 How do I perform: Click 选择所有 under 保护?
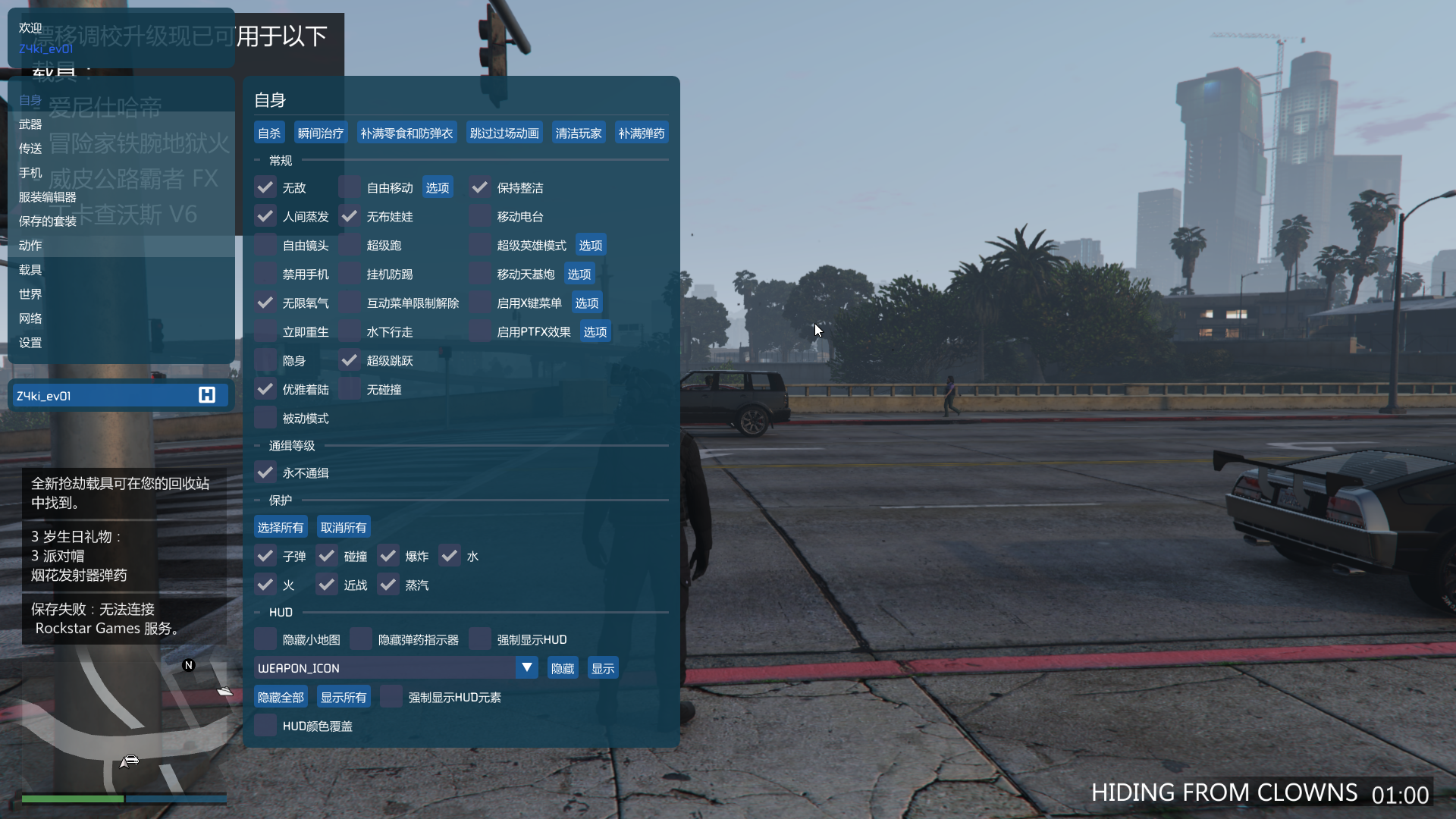pyautogui.click(x=280, y=526)
